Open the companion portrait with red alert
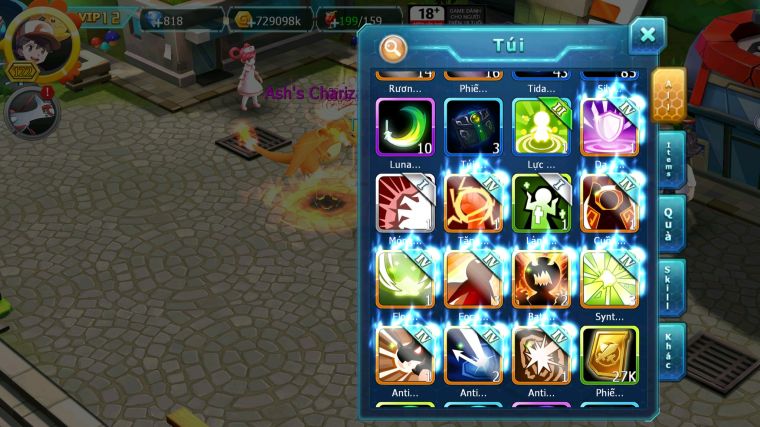This screenshot has height=427, width=760. click(x=27, y=112)
